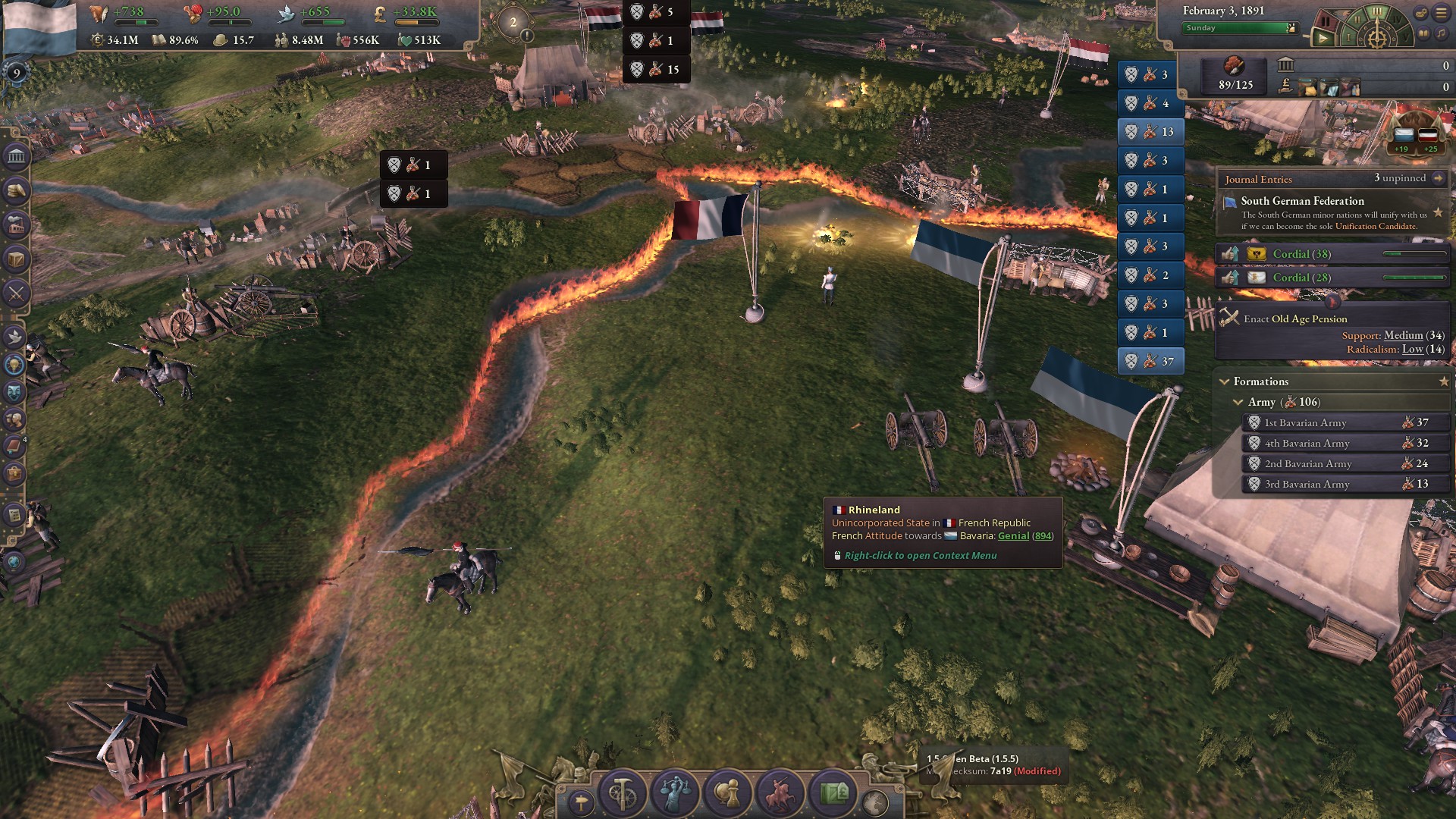
Task: Collapse the Army formations list
Action: pos(1238,402)
